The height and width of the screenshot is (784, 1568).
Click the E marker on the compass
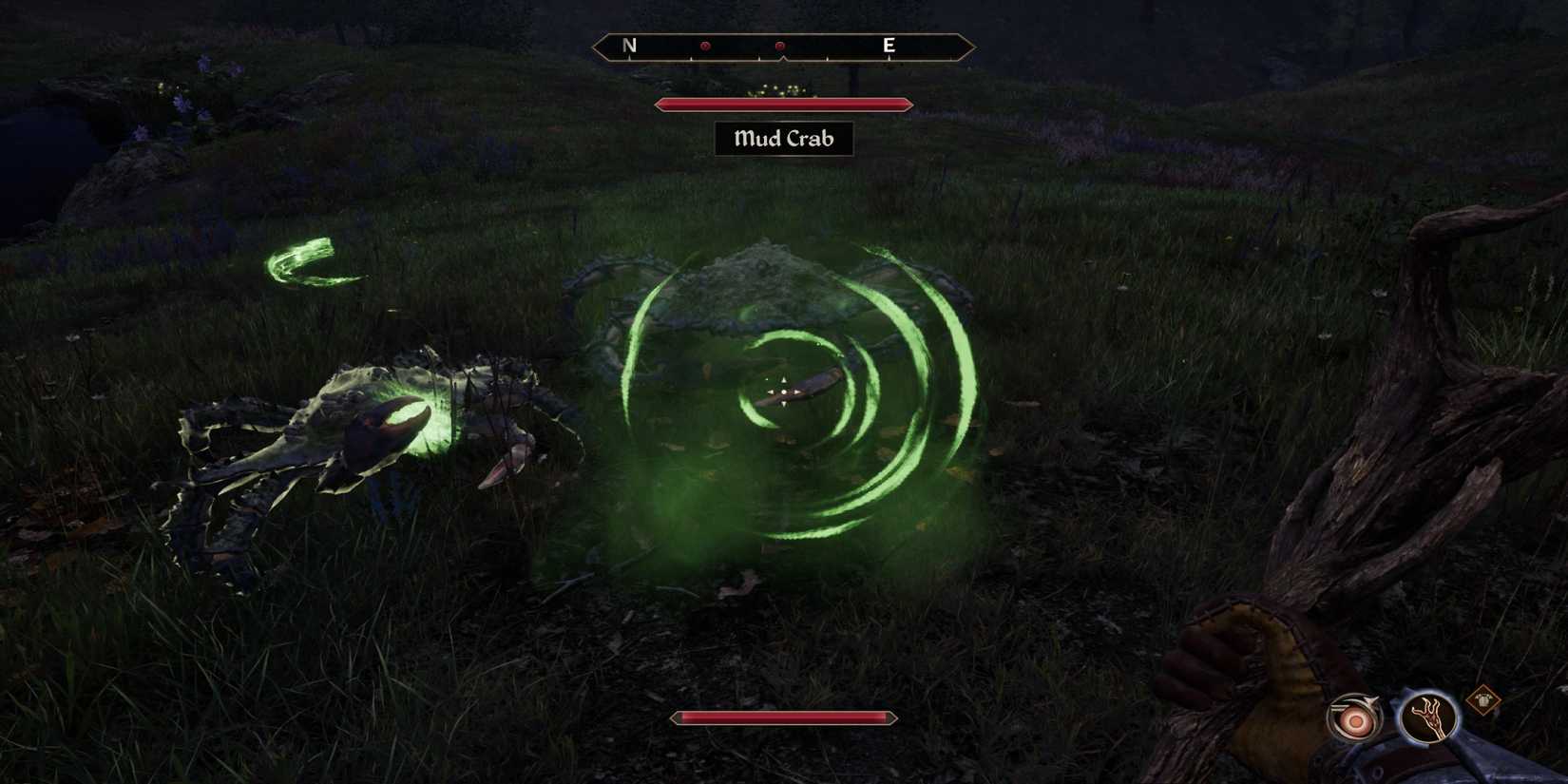pyautogui.click(x=888, y=43)
